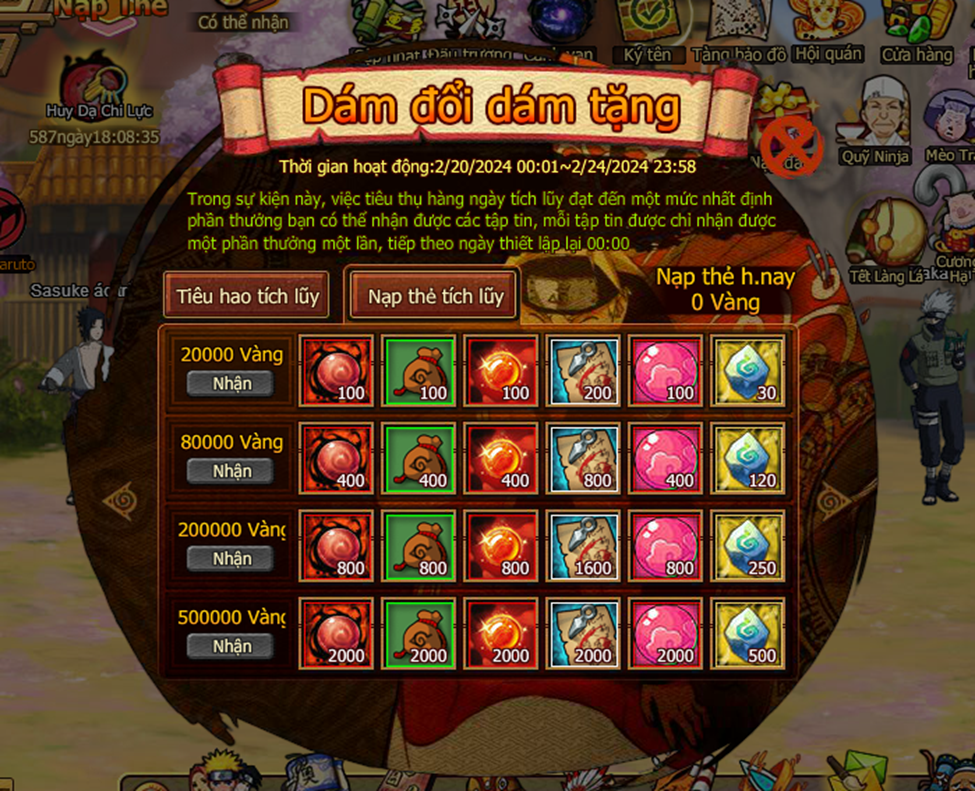Open the Cửa hàng shop
The width and height of the screenshot is (975, 791).
pos(917,28)
